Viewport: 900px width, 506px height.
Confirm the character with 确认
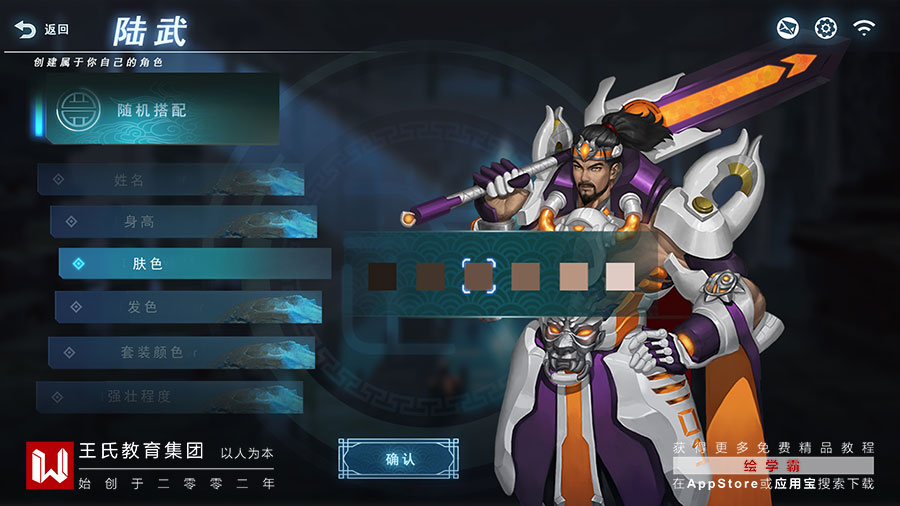399,459
